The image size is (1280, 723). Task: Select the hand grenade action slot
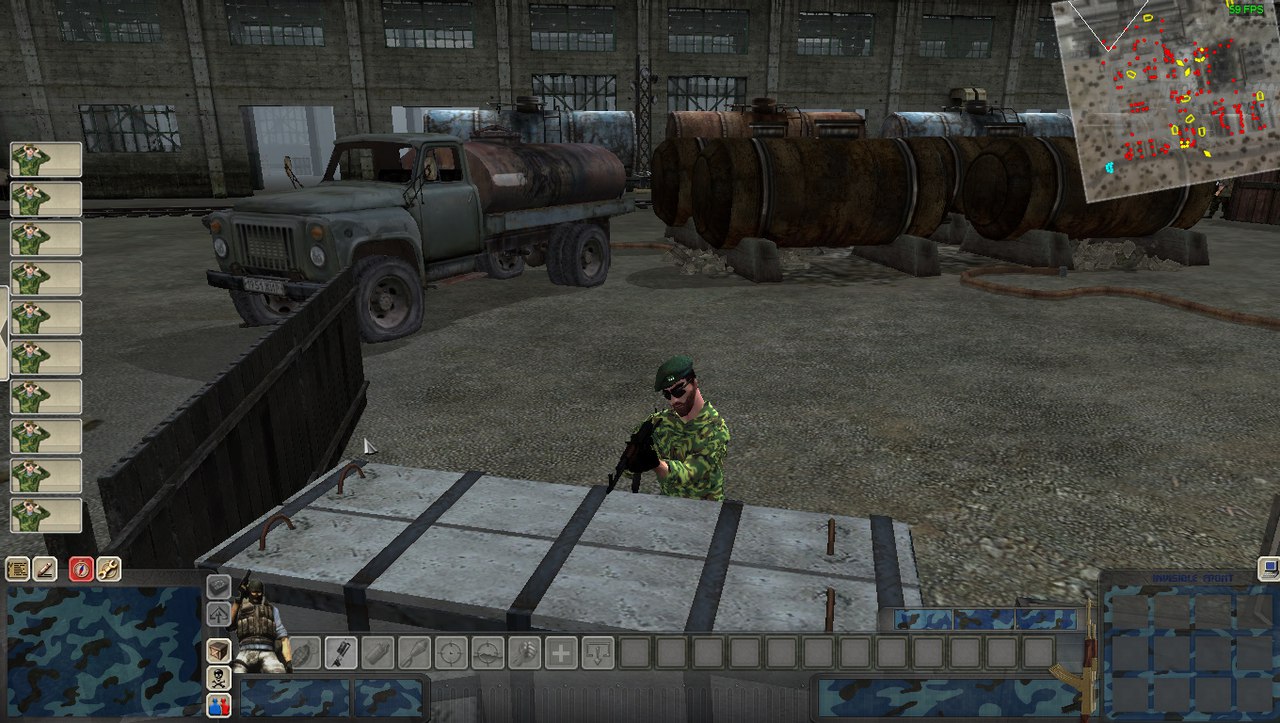pos(305,653)
